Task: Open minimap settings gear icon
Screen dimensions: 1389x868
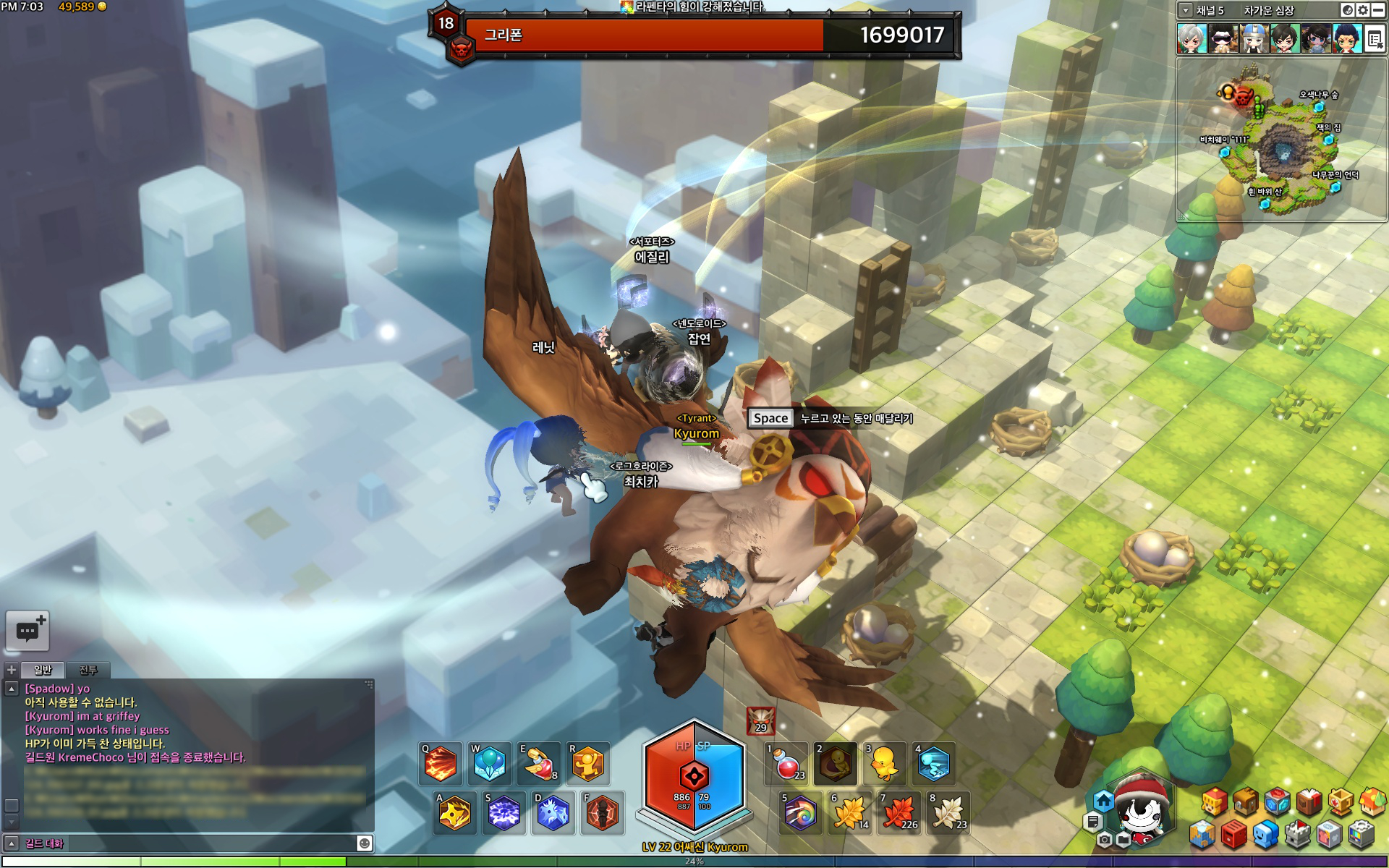Action: (x=1363, y=10)
